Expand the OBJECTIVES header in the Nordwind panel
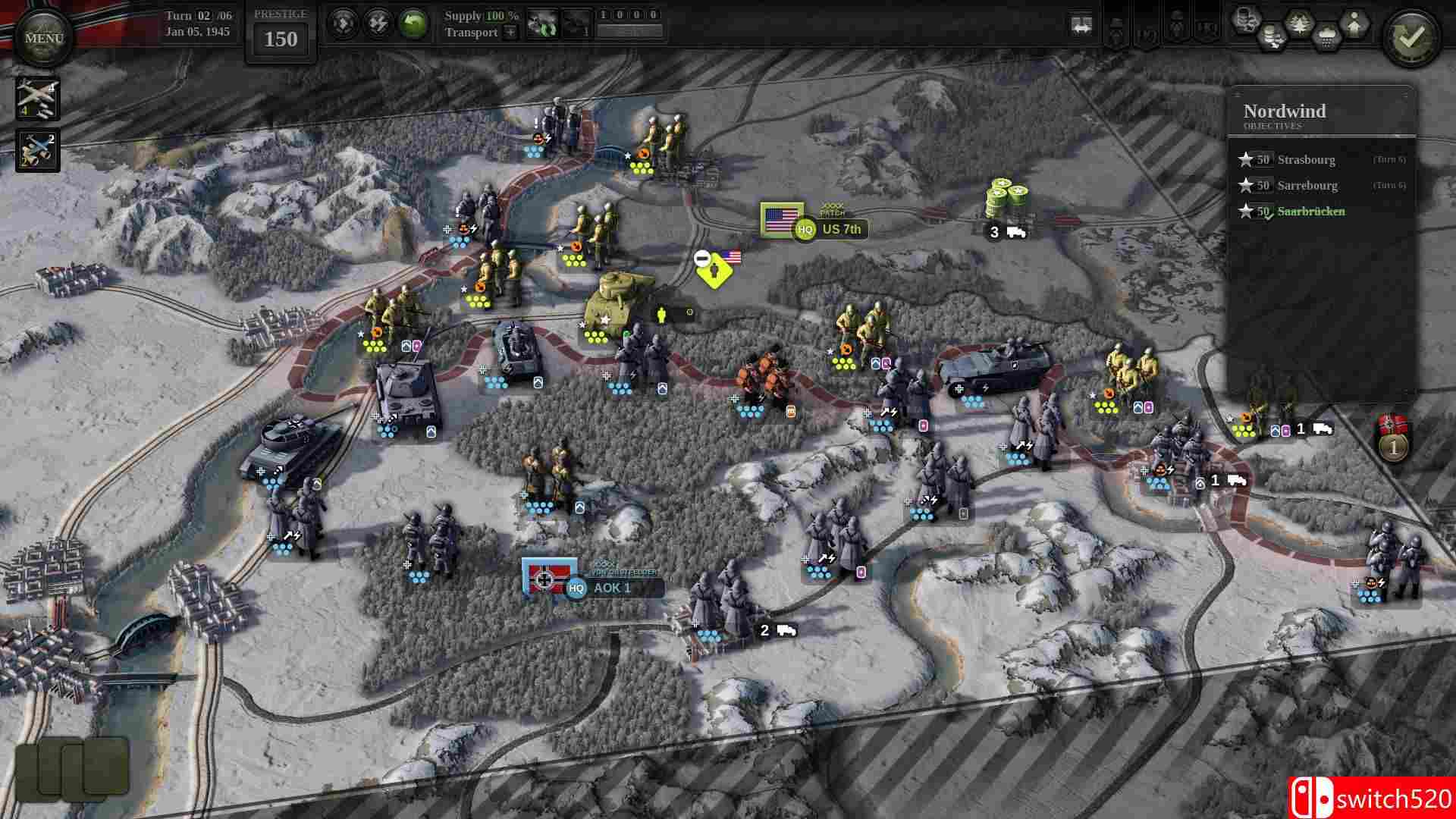 1274,126
